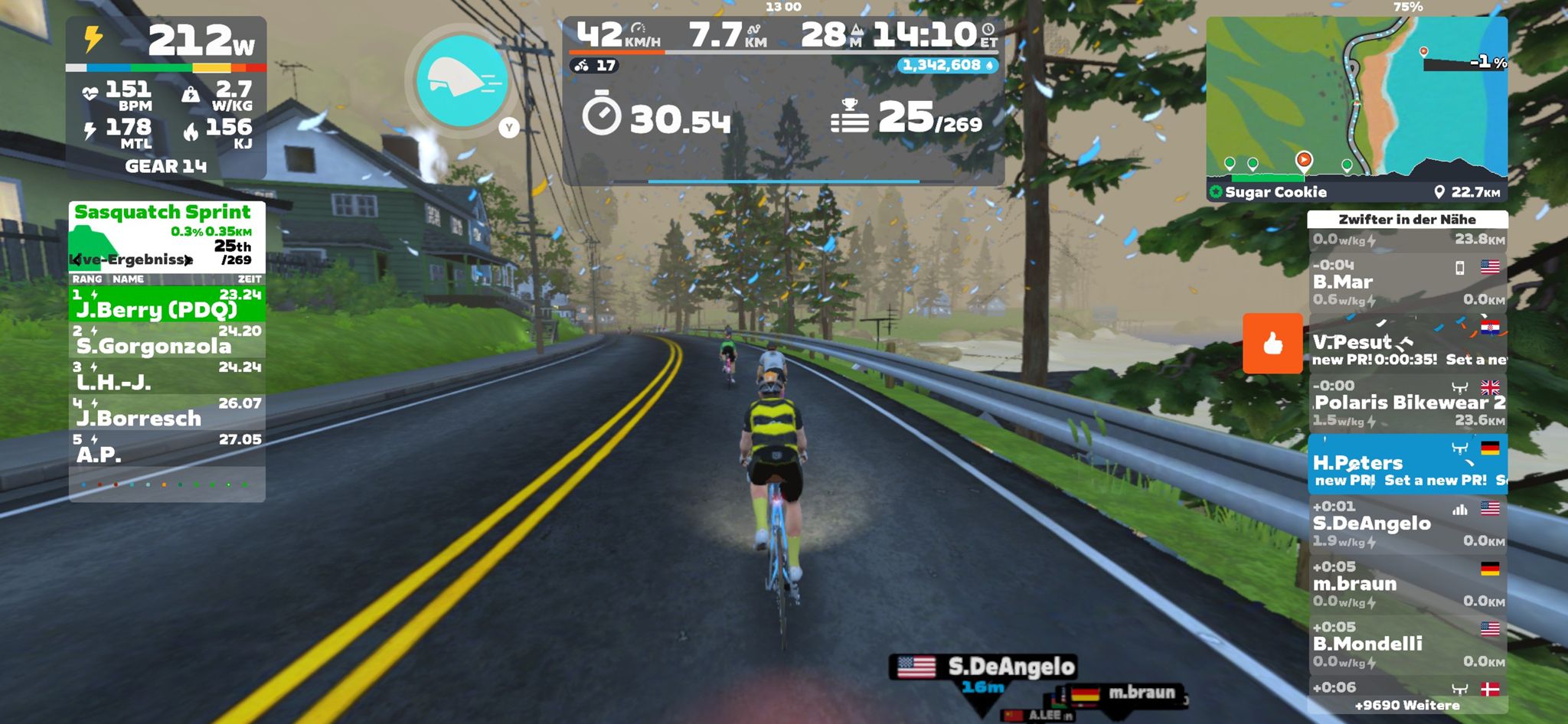1568x724 pixels.
Task: Select A.P. in the sprint leaderboard
Action: click(167, 449)
